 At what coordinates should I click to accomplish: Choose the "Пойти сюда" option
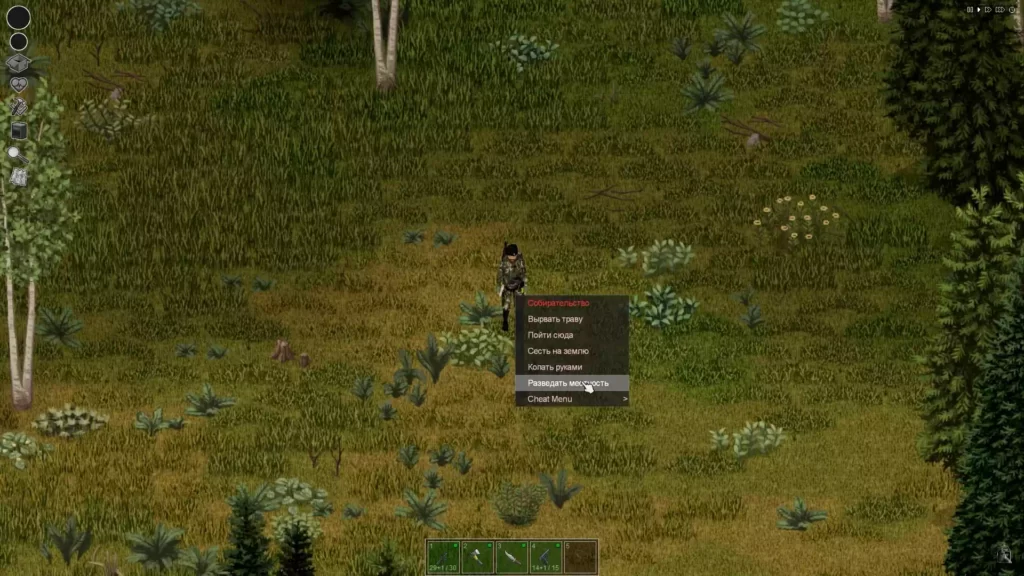[x=551, y=335]
